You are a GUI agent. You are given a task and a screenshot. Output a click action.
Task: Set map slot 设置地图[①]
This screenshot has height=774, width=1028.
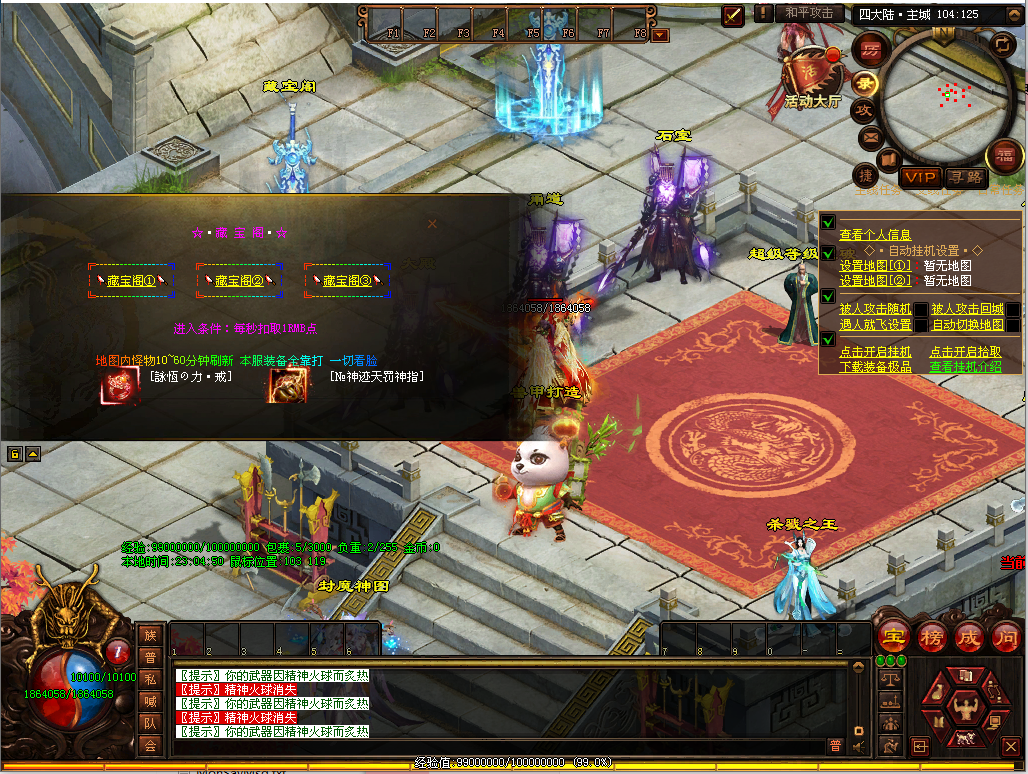(875, 266)
